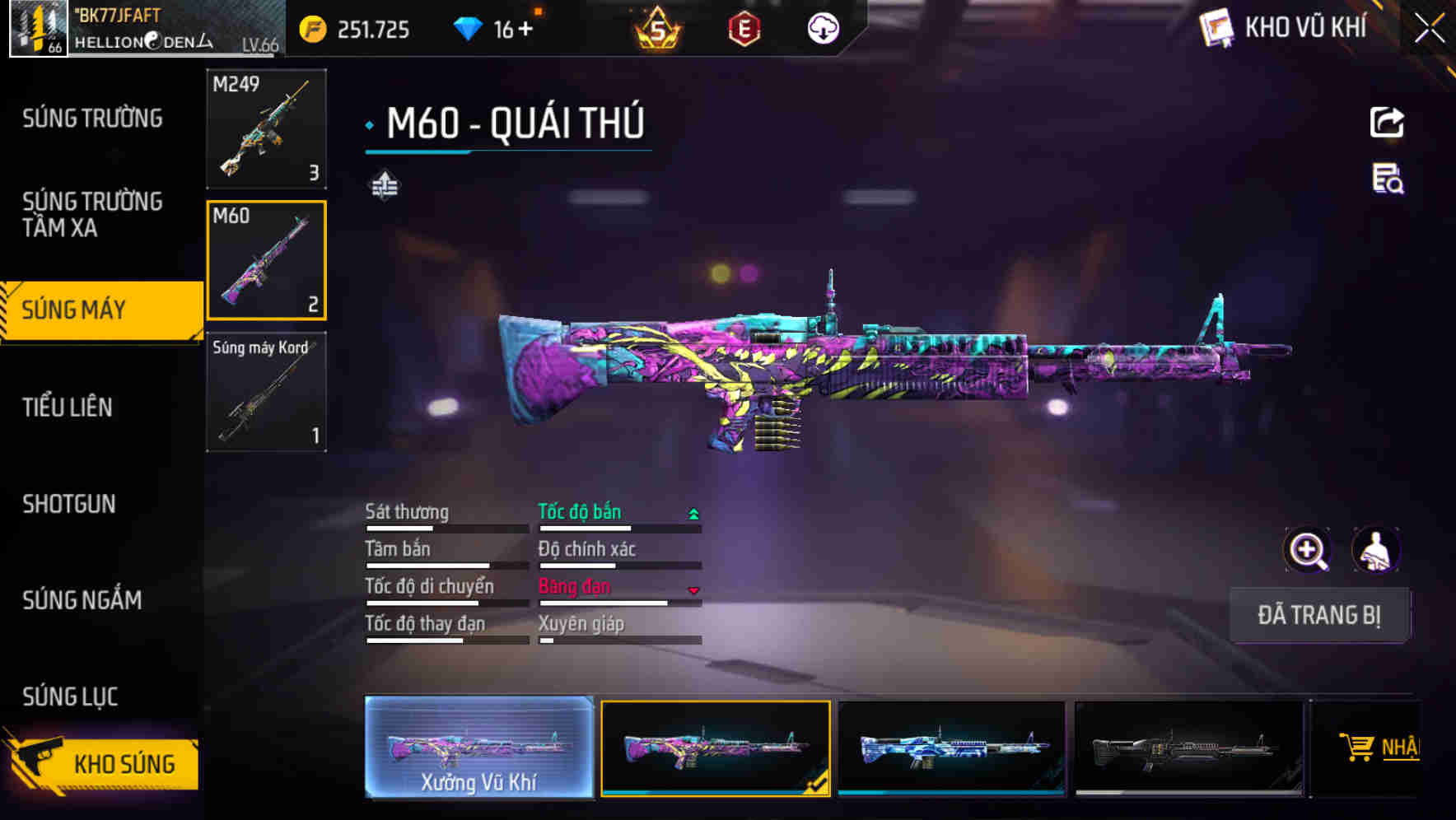Select the Súng máy Kord tile

click(x=266, y=392)
